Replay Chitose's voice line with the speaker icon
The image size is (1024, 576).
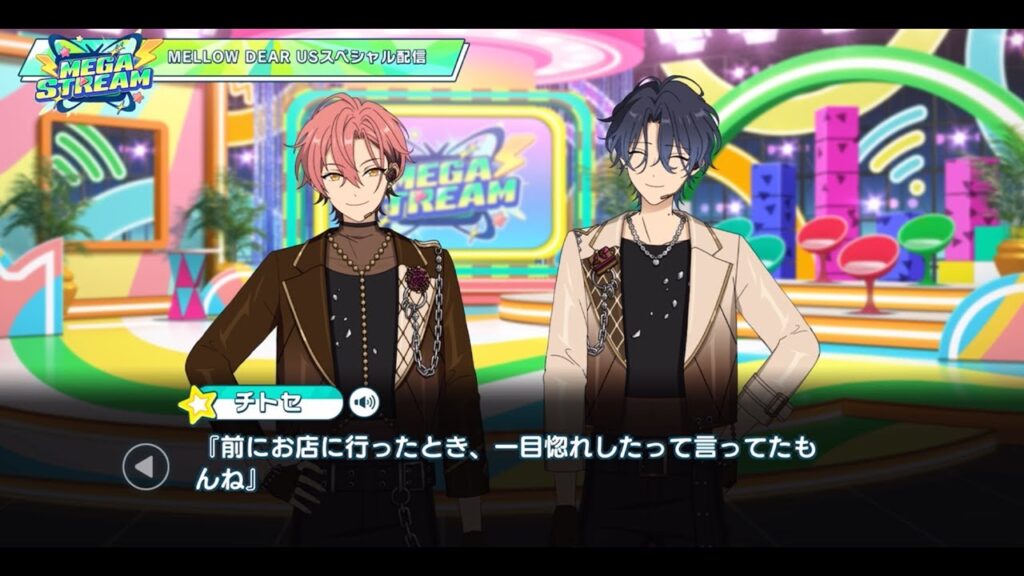click(365, 403)
